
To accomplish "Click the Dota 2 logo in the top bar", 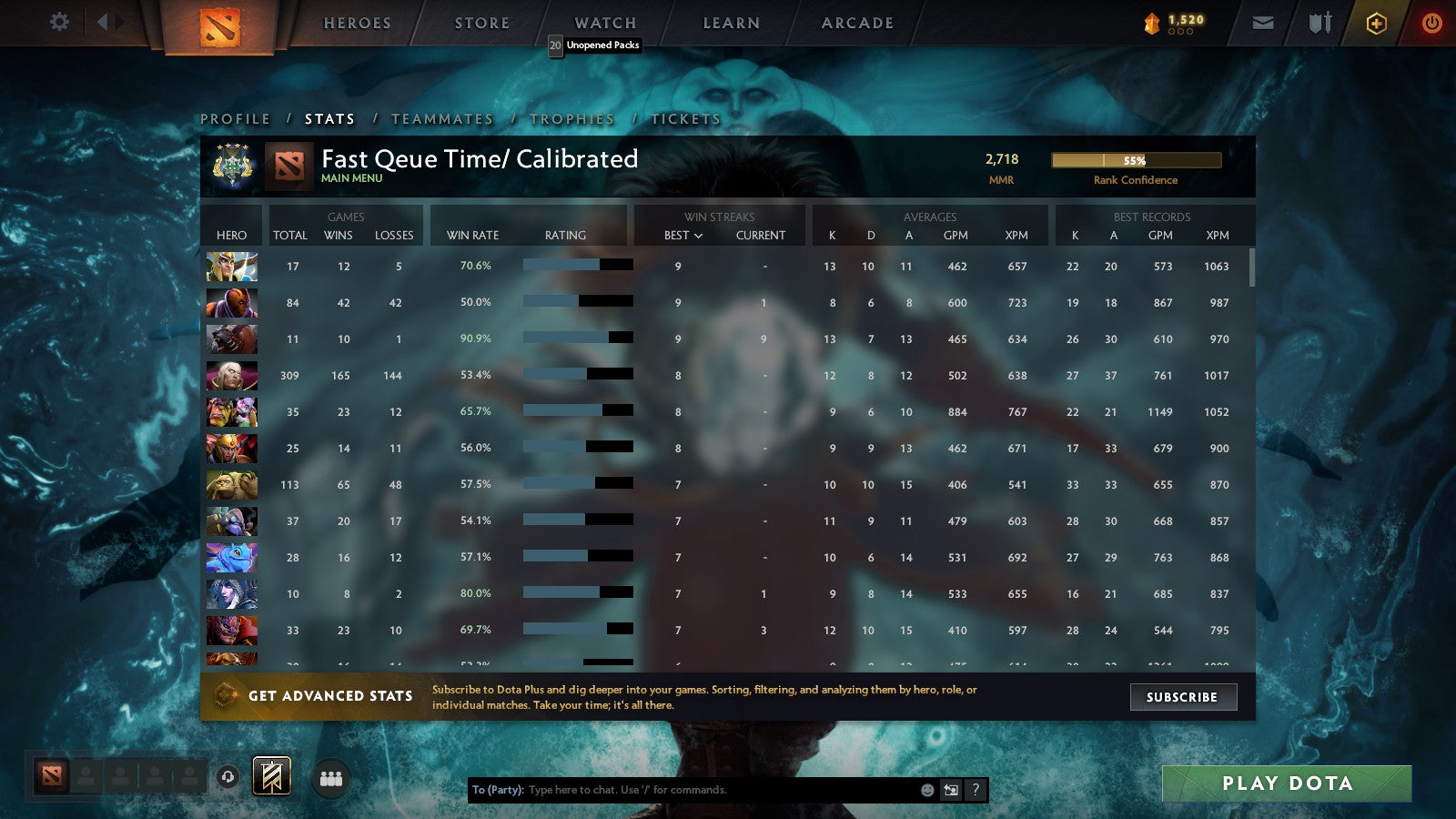I will 218,25.
